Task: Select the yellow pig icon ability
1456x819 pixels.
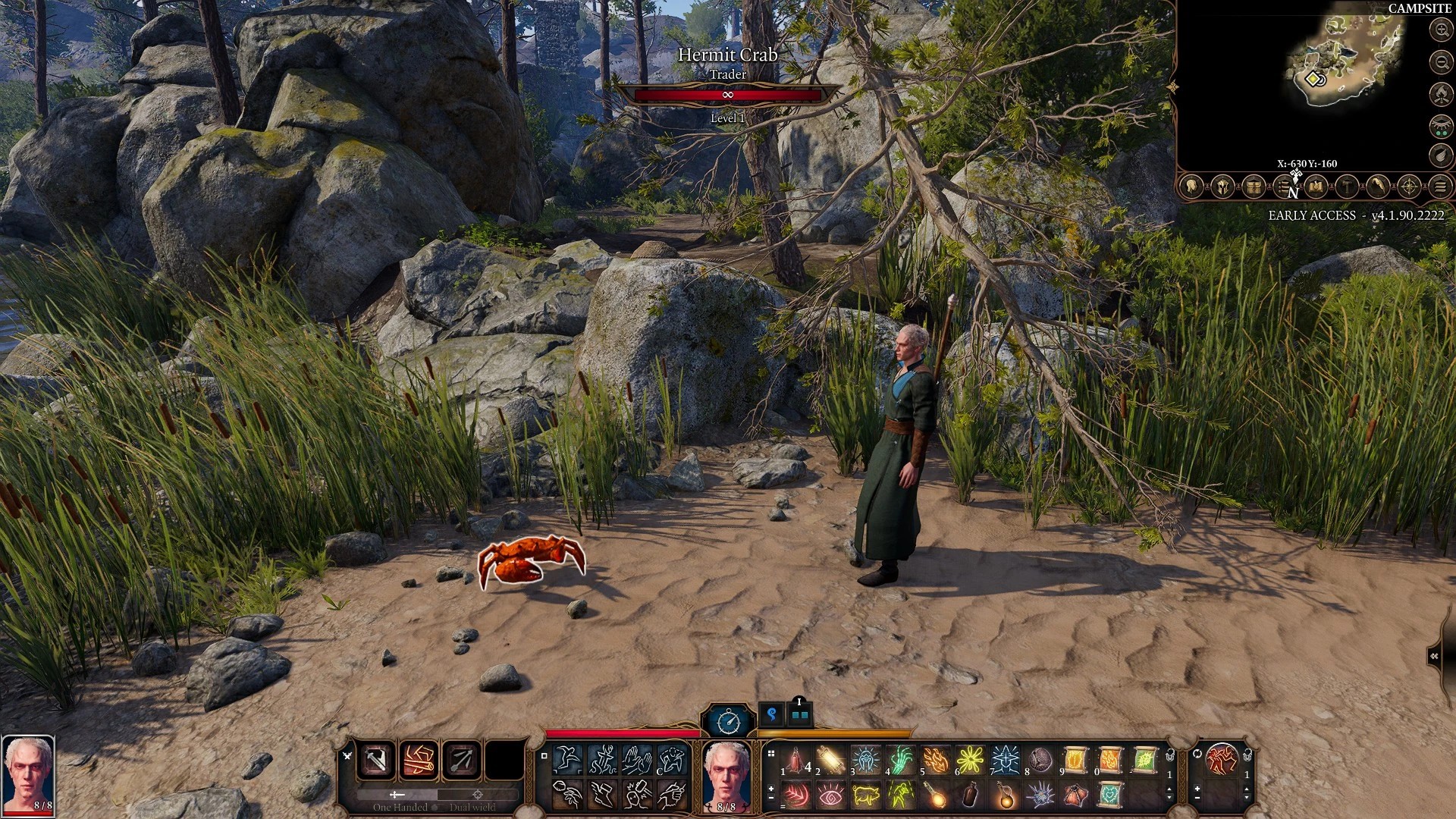Action: pyautogui.click(x=865, y=795)
